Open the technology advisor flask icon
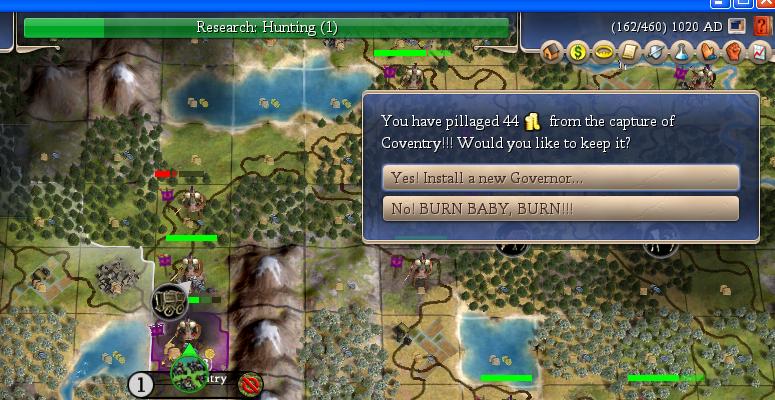Screen dimensions: 775x400 click(681, 52)
